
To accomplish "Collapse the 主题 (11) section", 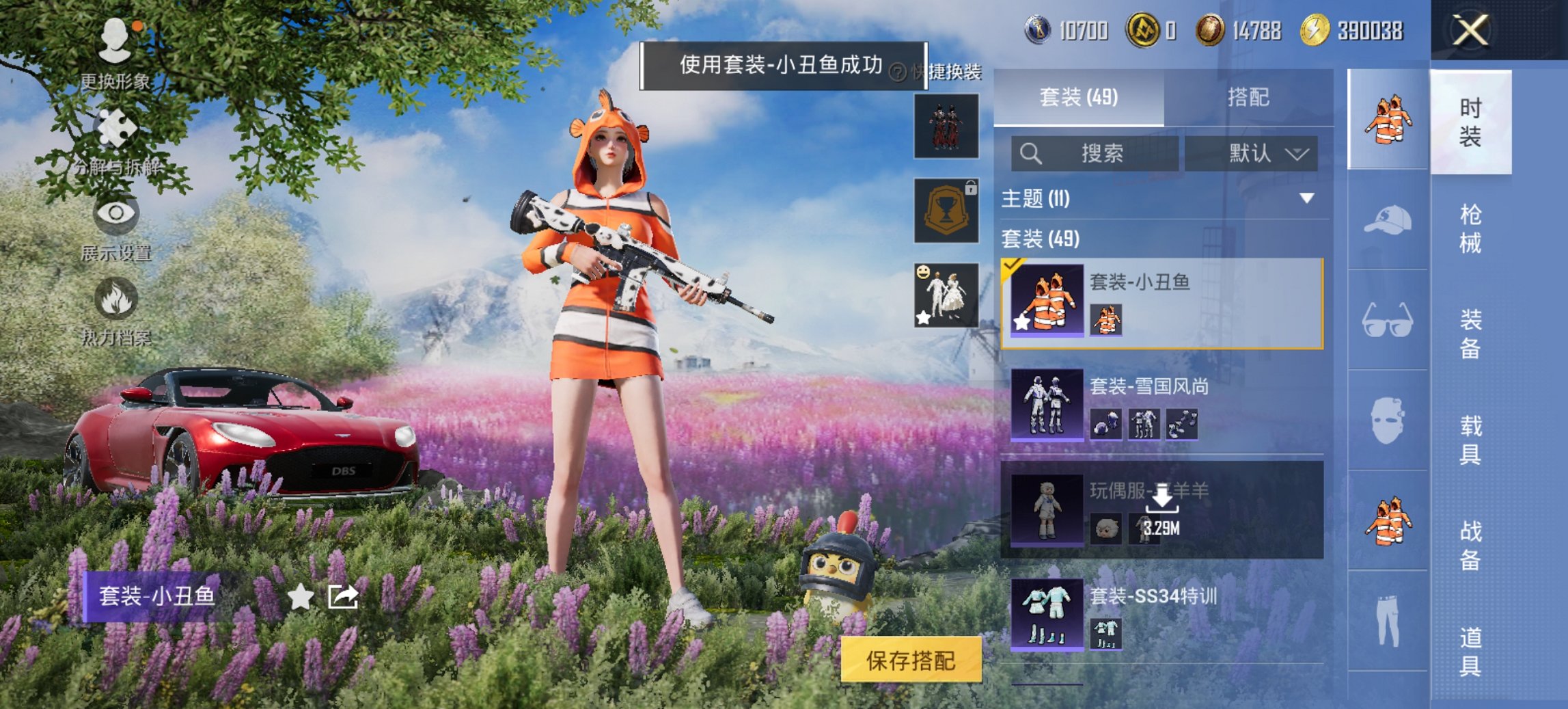I will point(1306,197).
